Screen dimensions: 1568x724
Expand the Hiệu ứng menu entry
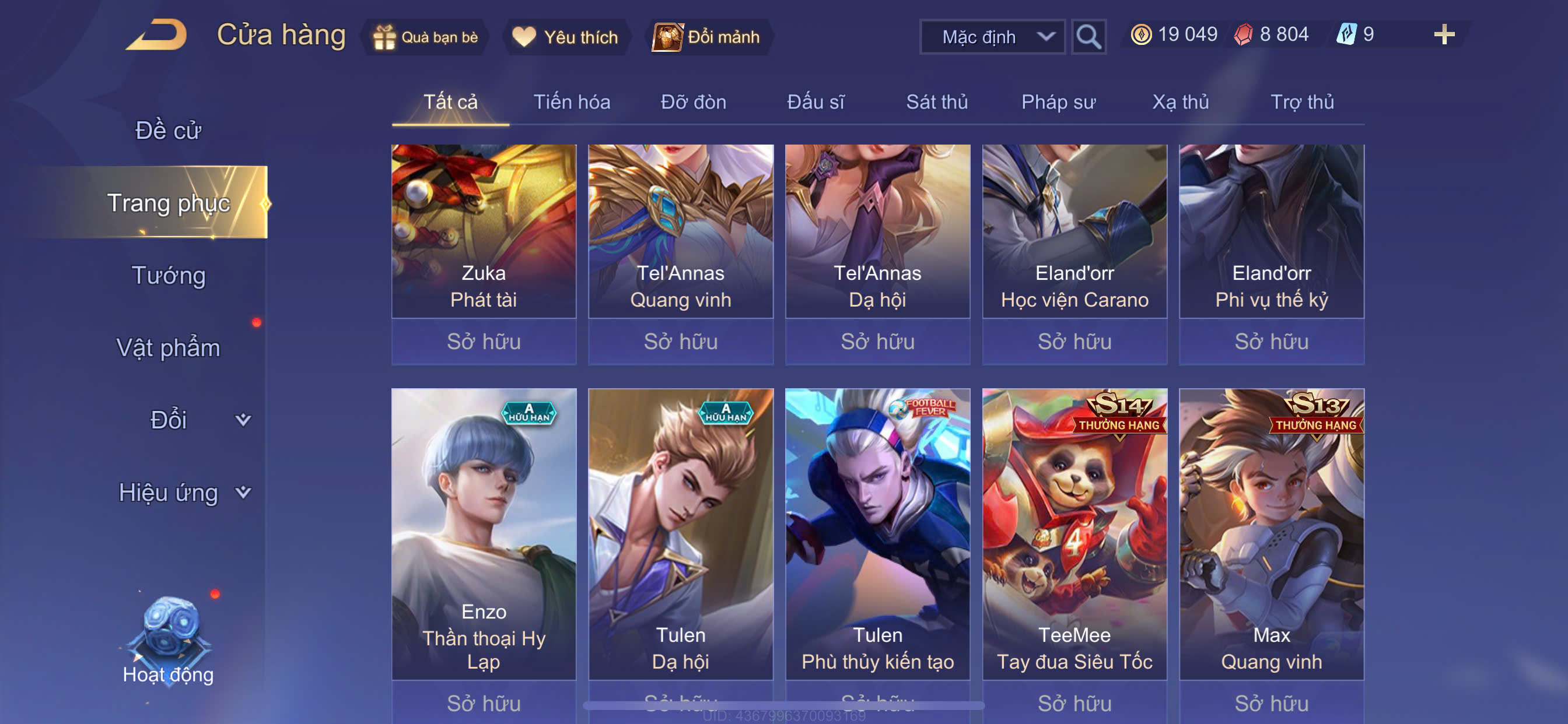click(x=183, y=492)
